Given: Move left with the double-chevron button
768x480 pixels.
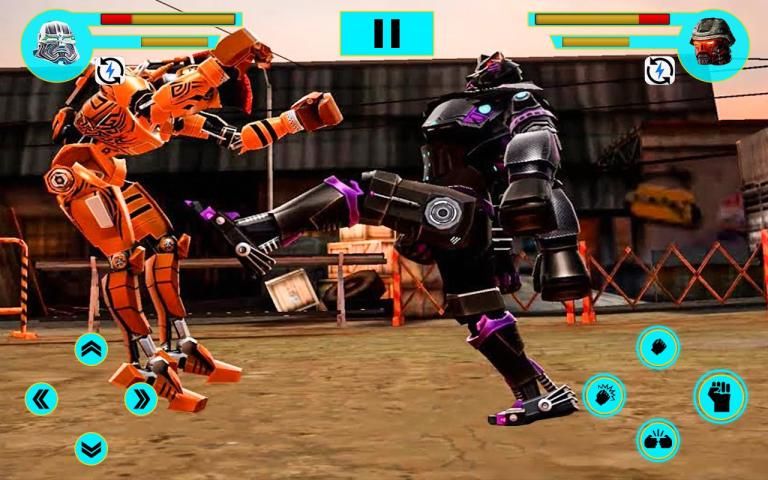Looking at the screenshot, I should [41, 399].
